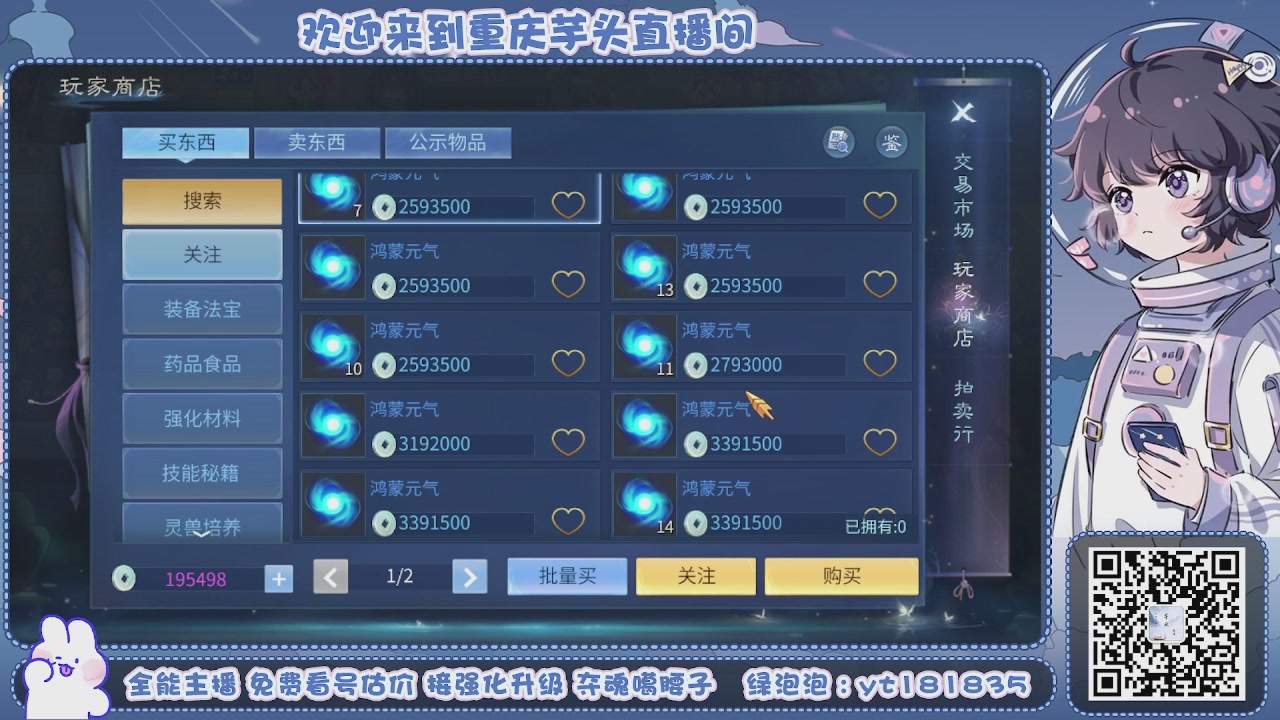Toggle the heart on the 3192000 listing

tap(568, 441)
